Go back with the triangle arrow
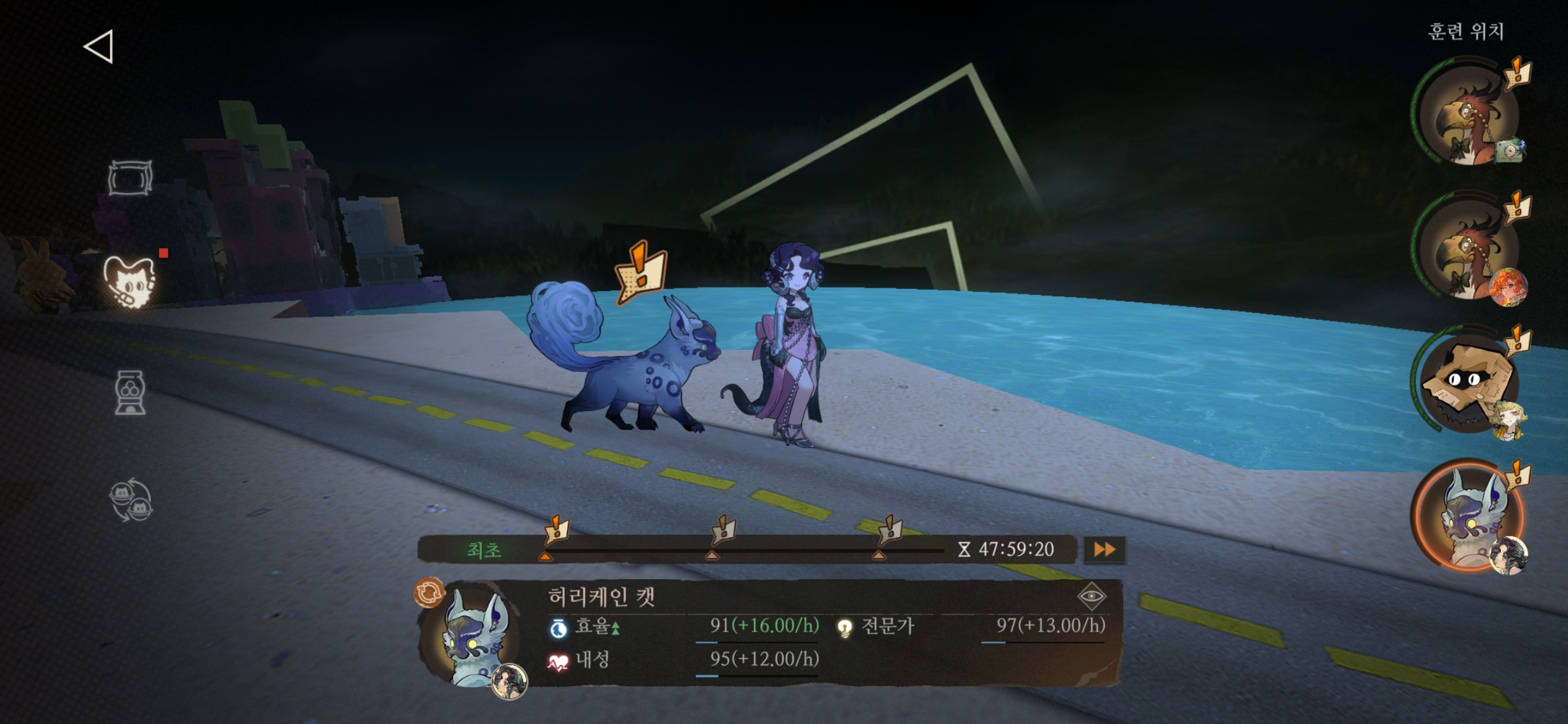 point(99,47)
